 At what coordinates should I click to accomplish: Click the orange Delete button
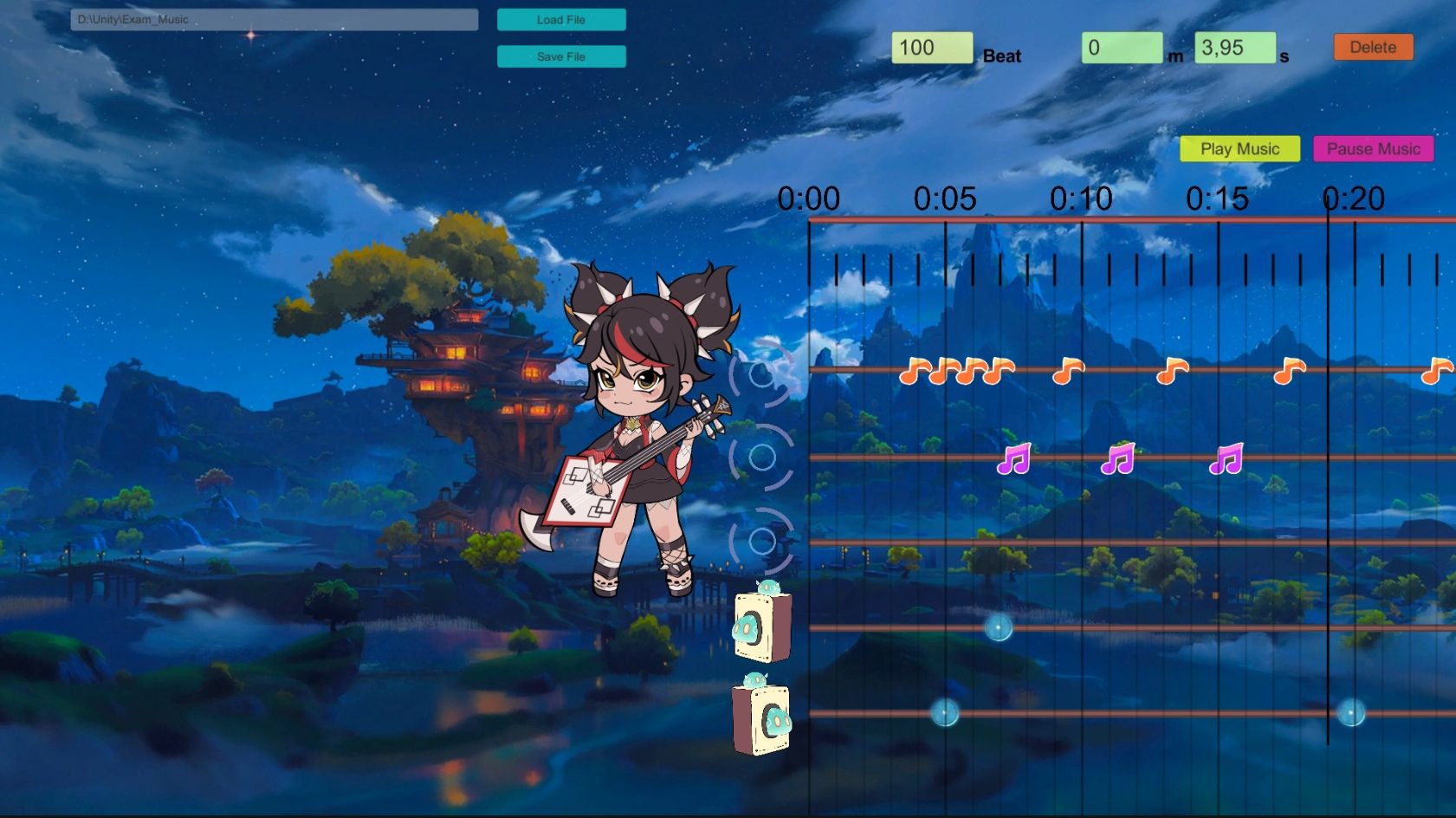tap(1372, 47)
